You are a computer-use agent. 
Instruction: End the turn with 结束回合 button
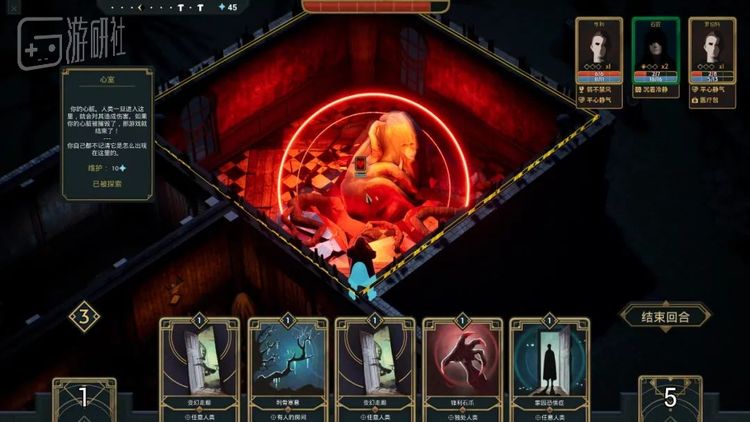tap(665, 316)
